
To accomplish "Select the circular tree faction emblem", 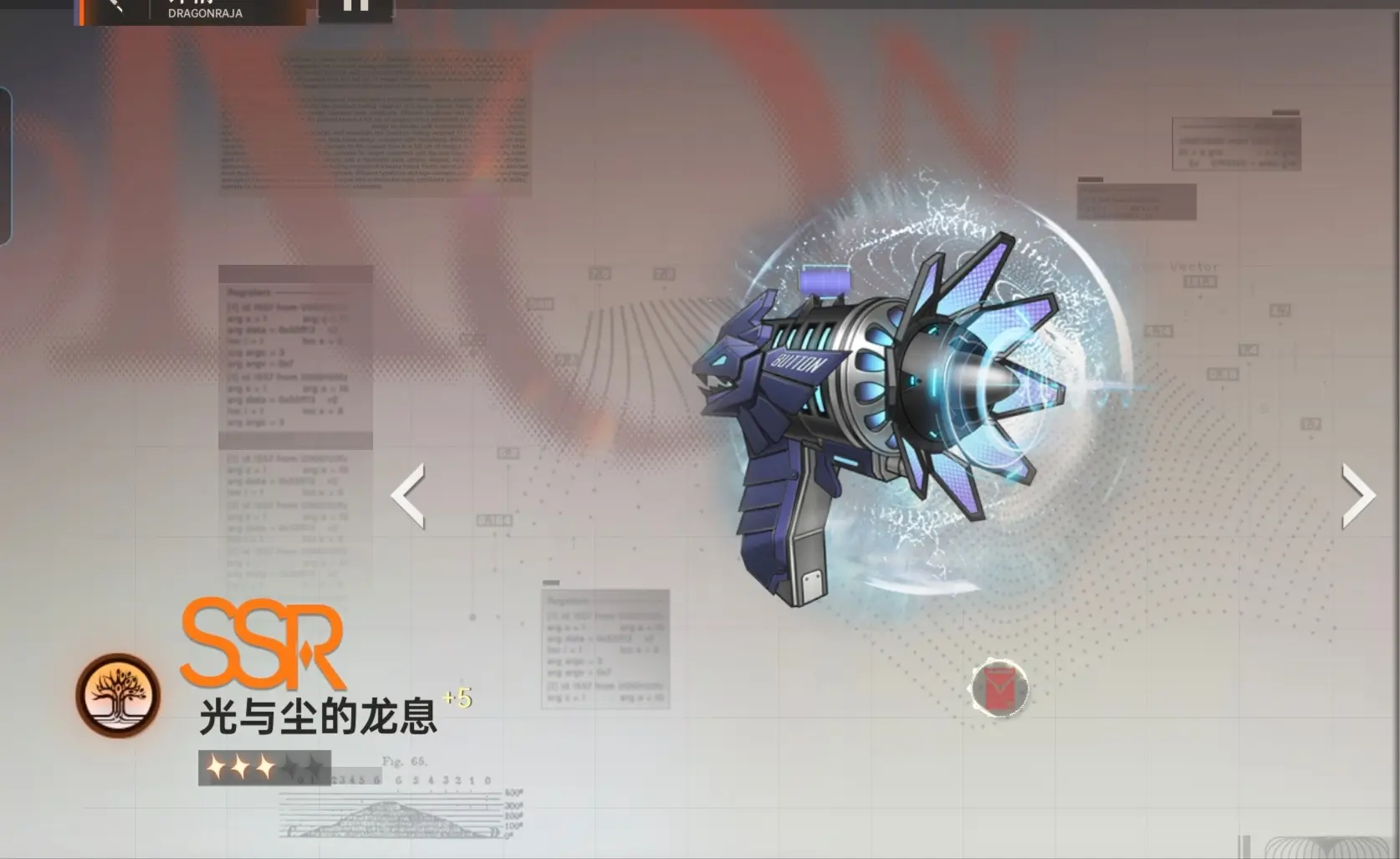I will click(120, 697).
